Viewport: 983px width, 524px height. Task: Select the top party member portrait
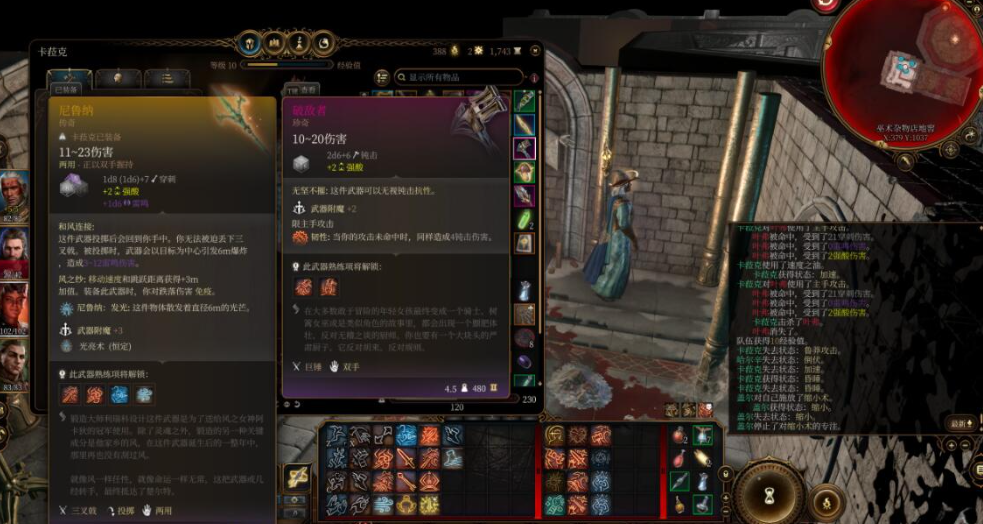point(14,190)
